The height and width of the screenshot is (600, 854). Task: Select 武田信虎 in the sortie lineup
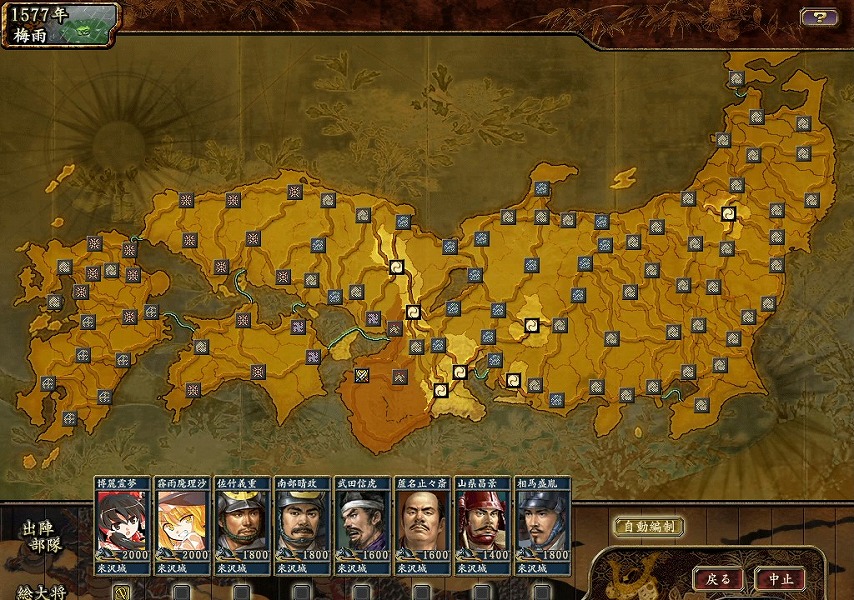tap(362, 524)
